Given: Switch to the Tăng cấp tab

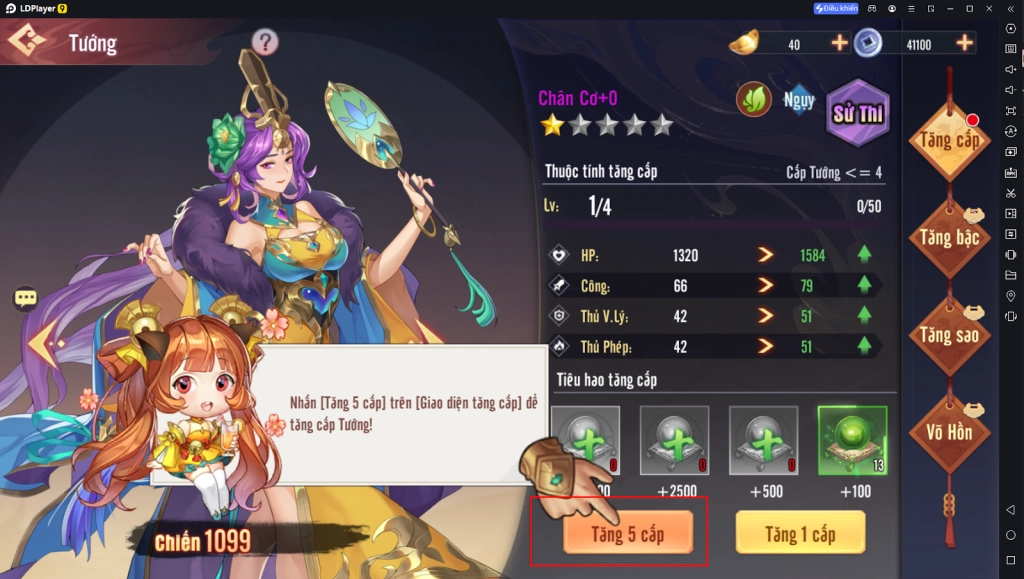Looking at the screenshot, I should coord(949,142).
